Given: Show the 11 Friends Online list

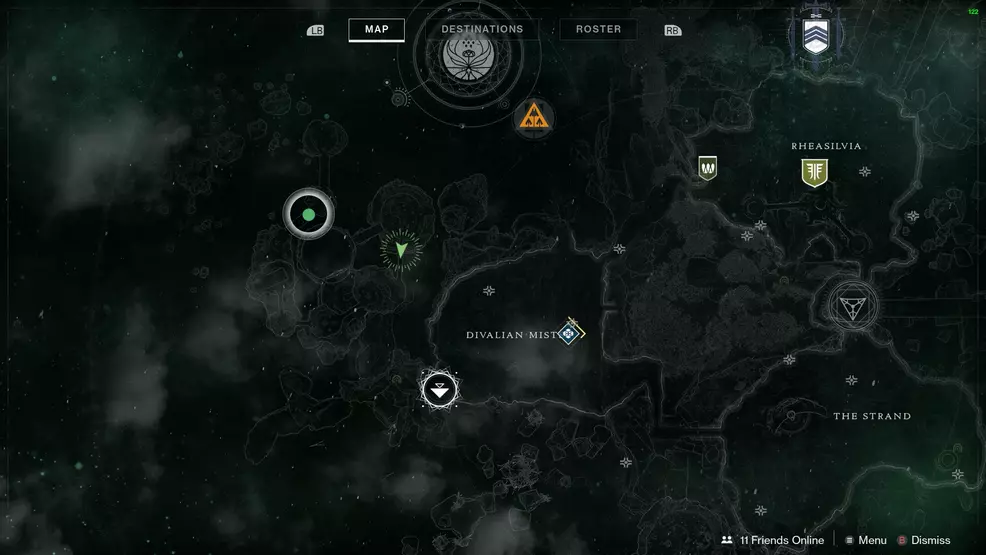Looking at the screenshot, I should pos(772,540).
